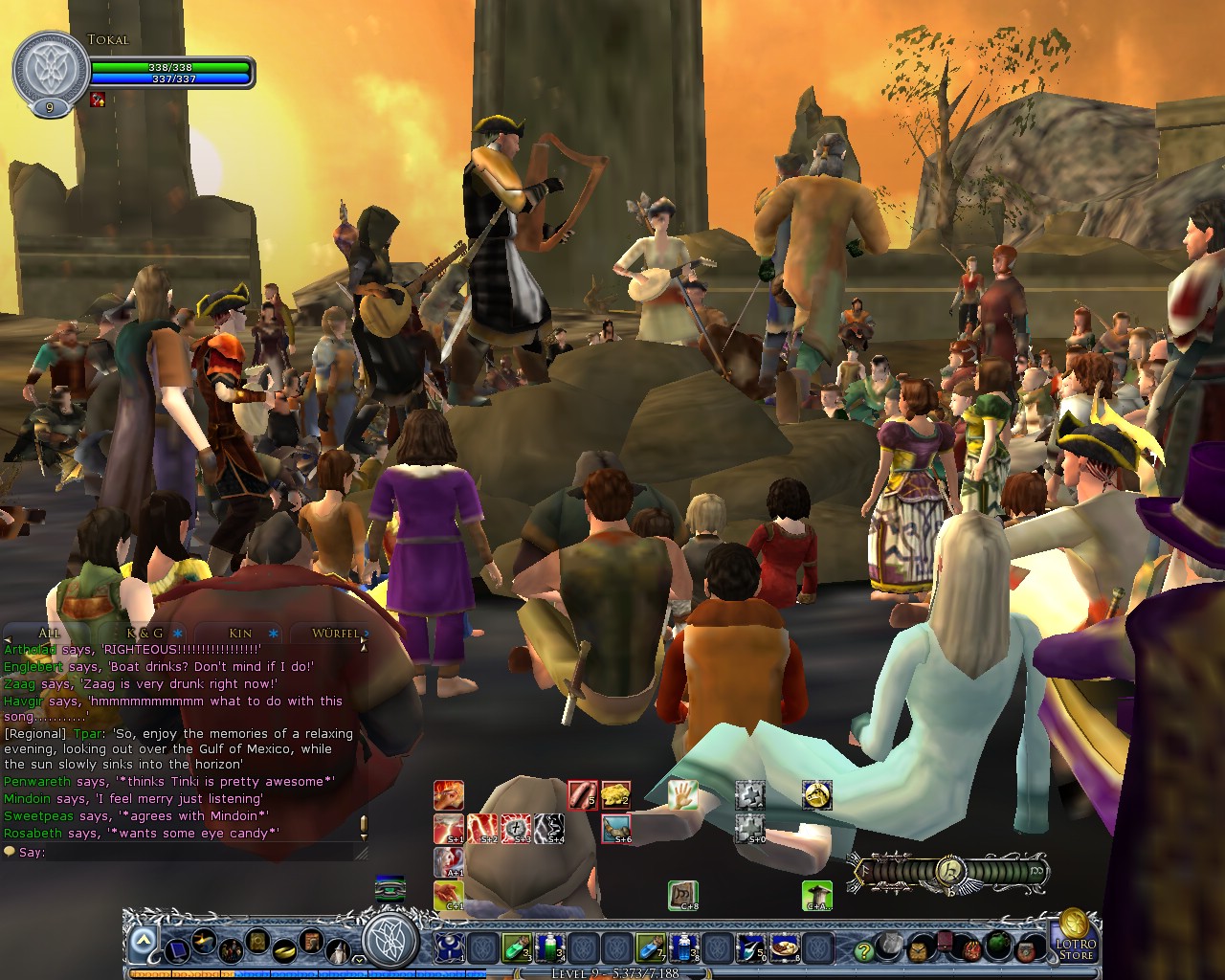Activate the flame skill at the hotbar's top left
Viewport: 1225px width, 980px height.
pos(449,795)
